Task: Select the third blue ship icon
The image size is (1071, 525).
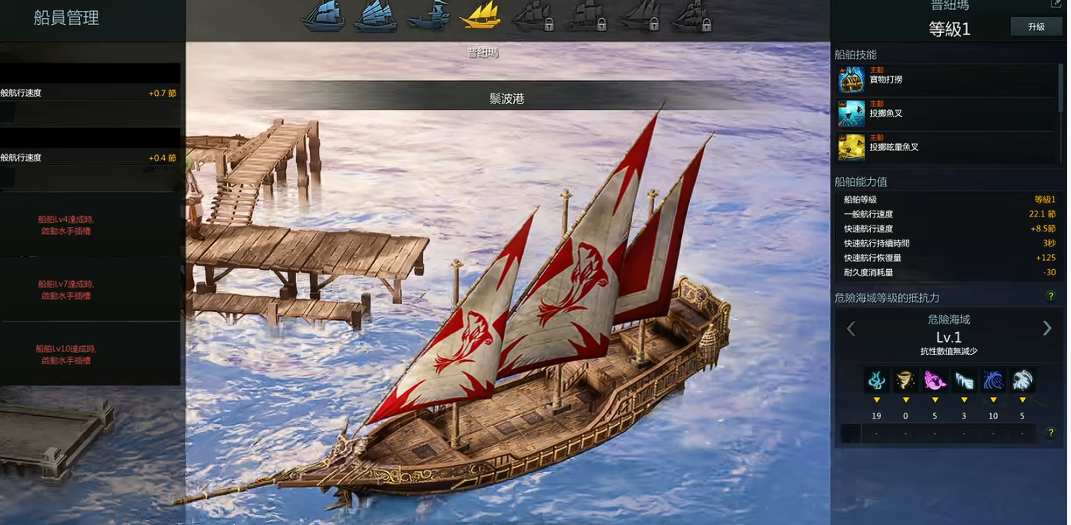Action: click(x=429, y=15)
